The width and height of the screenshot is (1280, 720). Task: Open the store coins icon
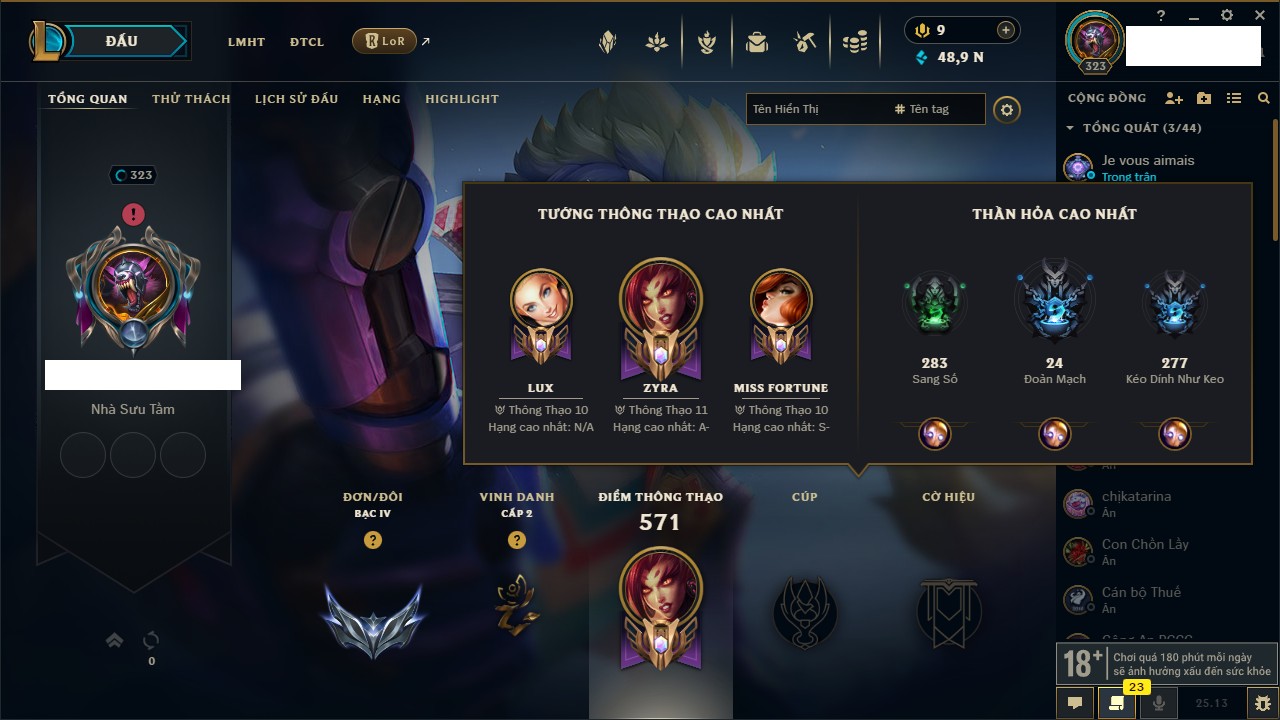tap(854, 42)
